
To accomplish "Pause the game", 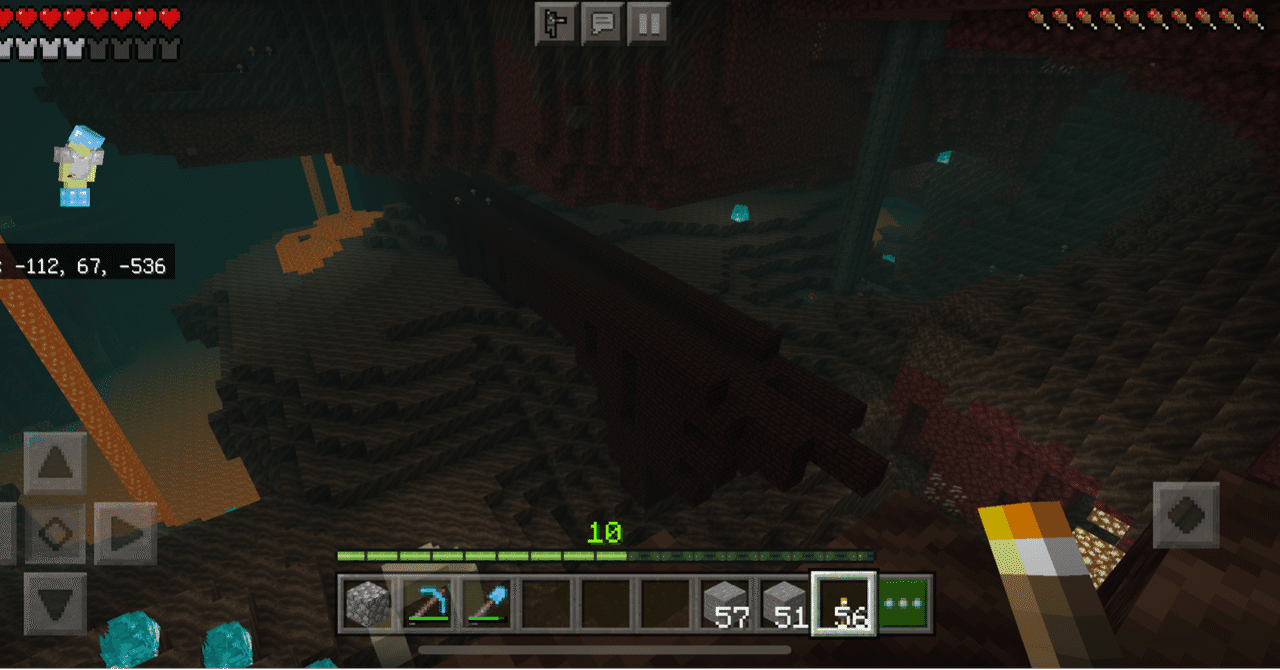I will tap(648, 23).
